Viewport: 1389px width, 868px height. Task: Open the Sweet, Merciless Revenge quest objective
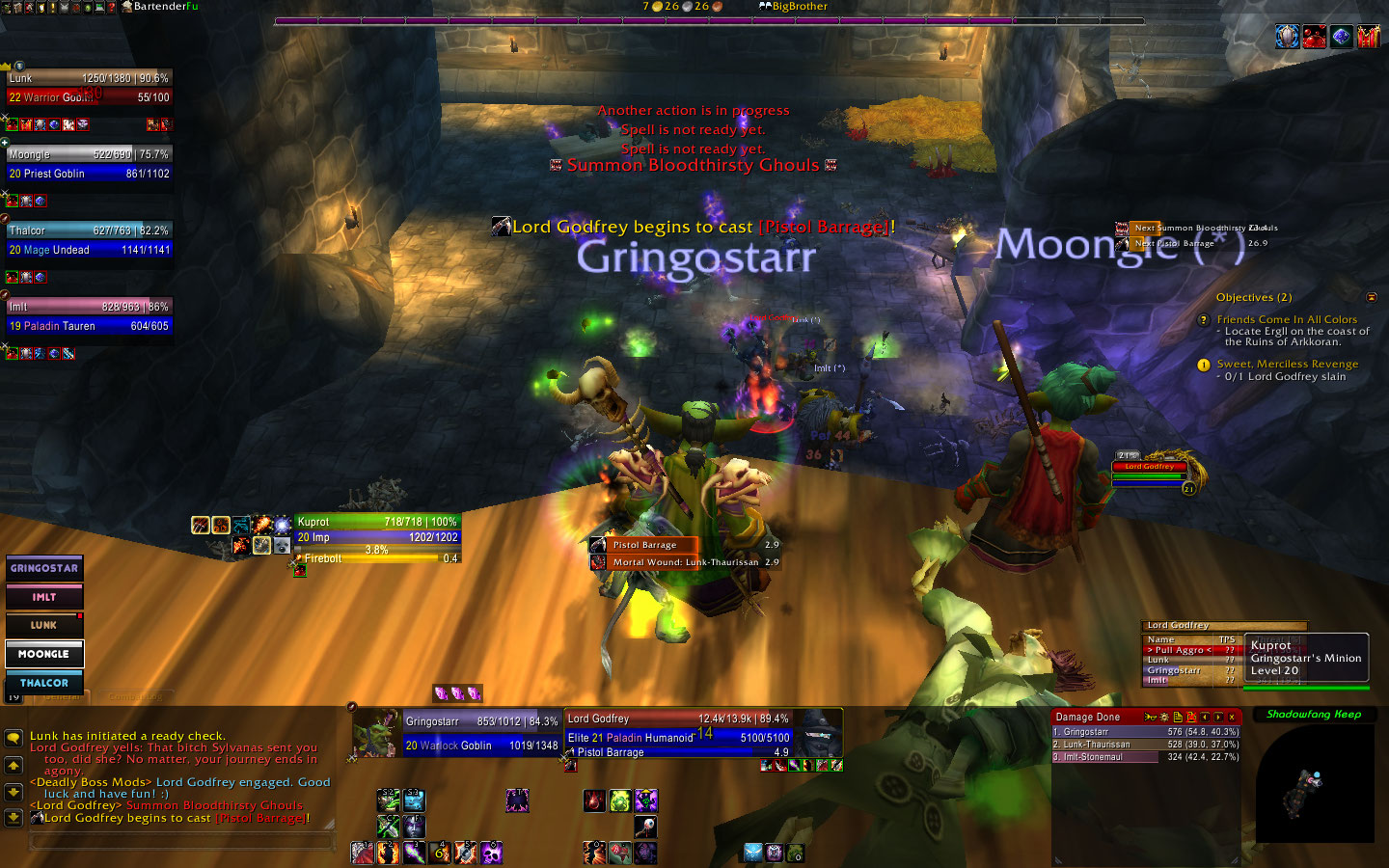(x=1287, y=365)
